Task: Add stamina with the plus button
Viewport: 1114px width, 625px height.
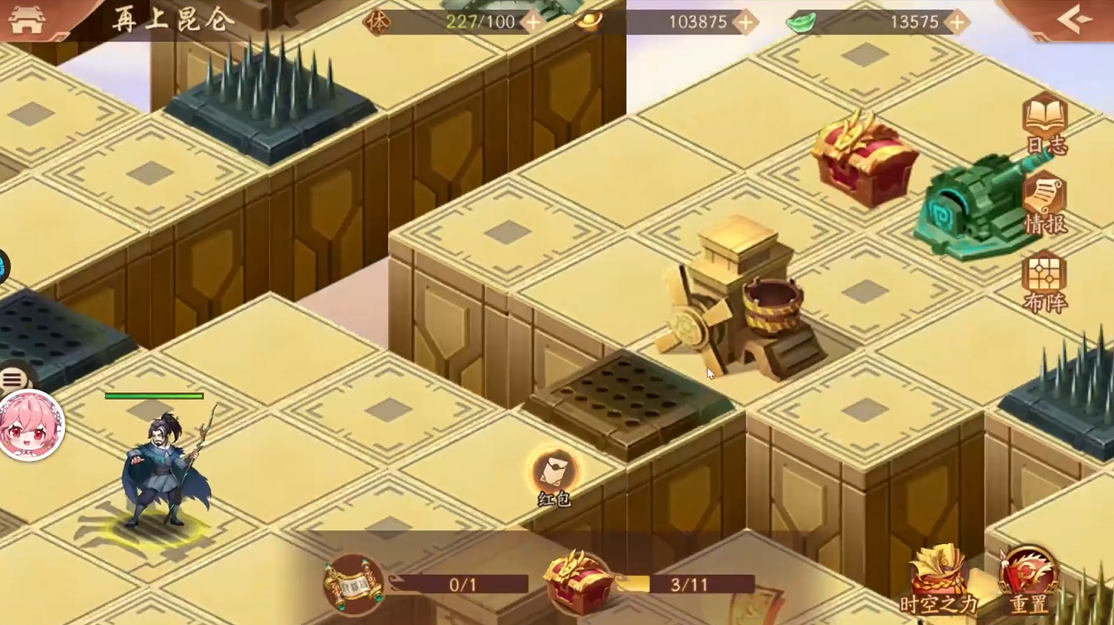Action: pos(532,22)
